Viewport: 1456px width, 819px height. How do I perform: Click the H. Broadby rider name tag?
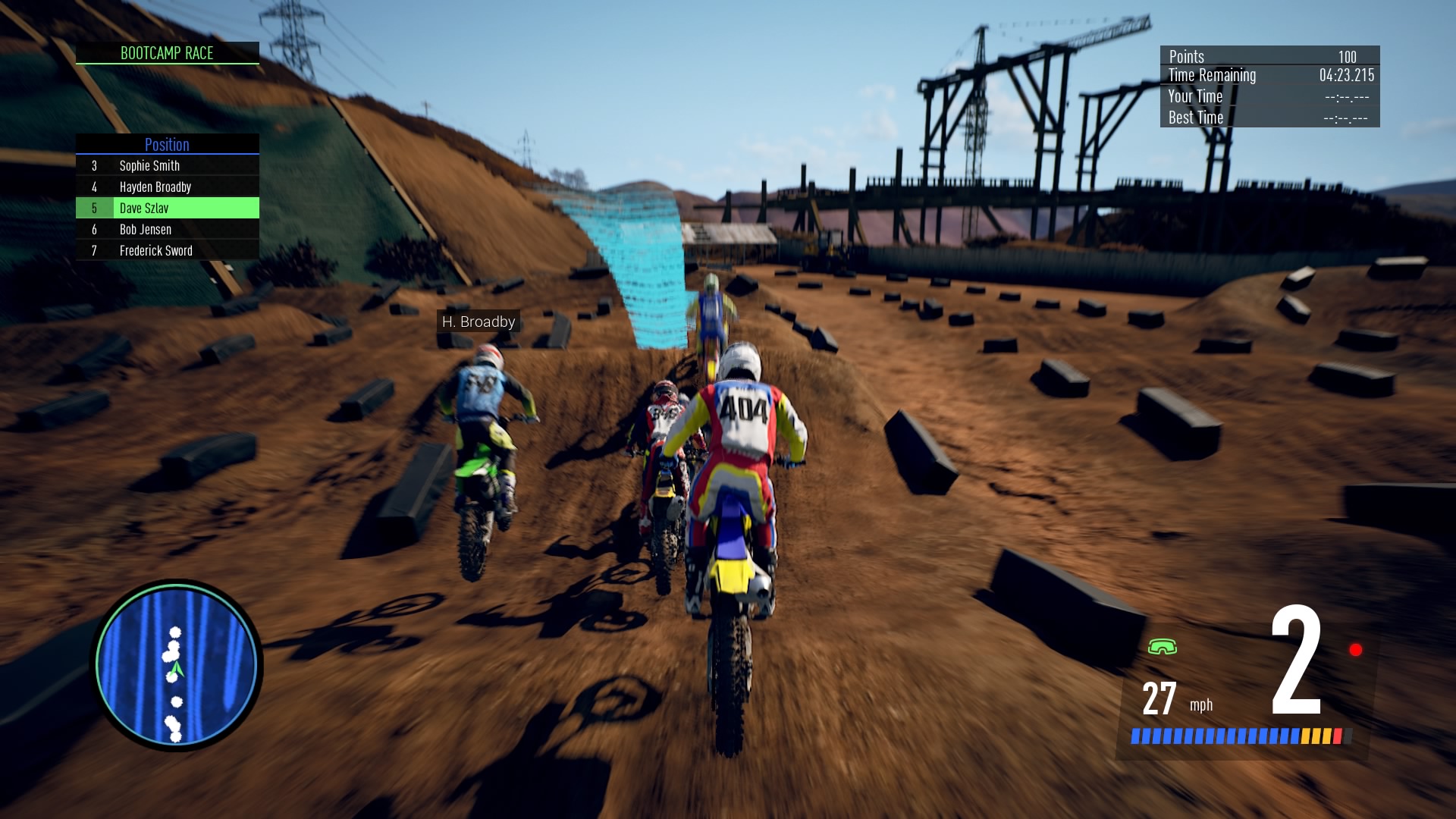(479, 322)
